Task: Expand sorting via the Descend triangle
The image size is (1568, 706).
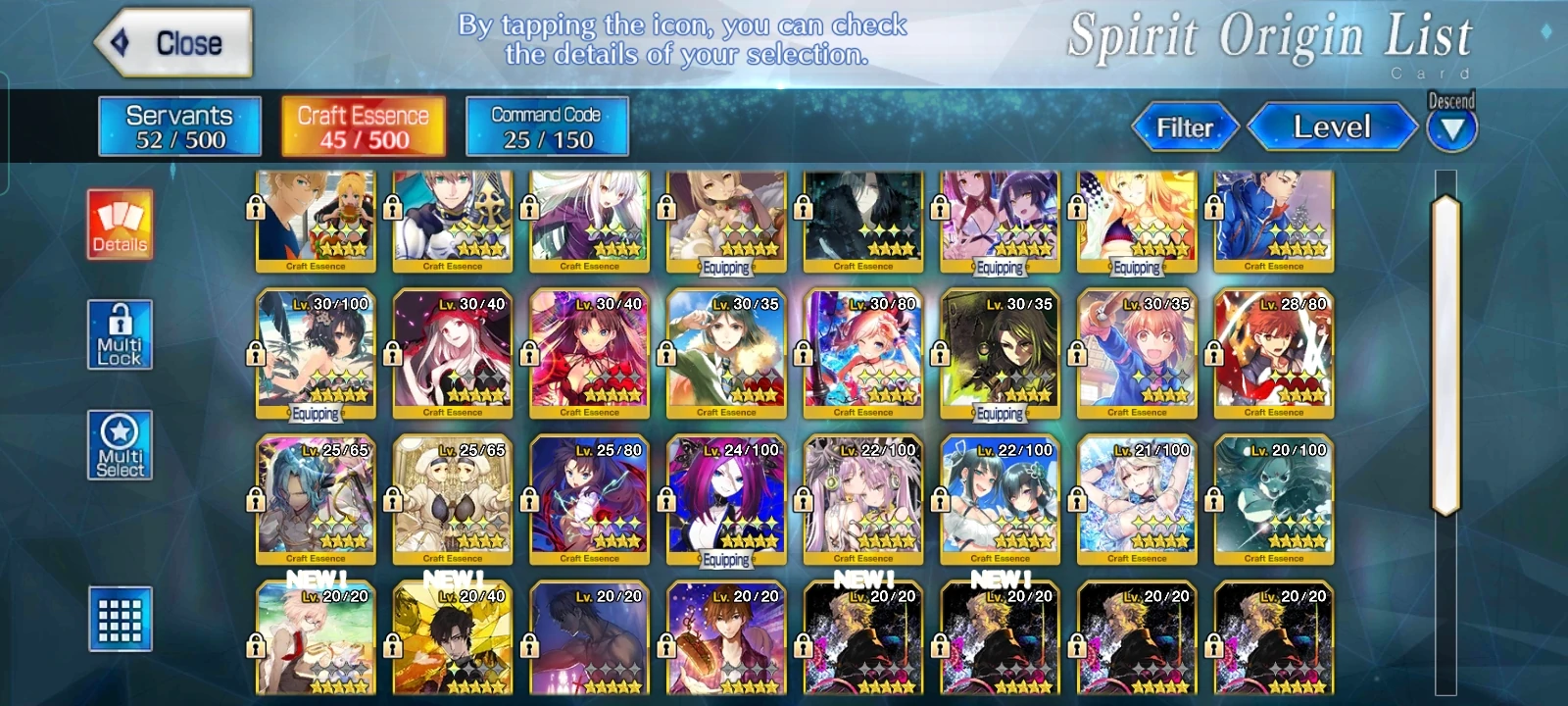Action: click(x=1452, y=128)
